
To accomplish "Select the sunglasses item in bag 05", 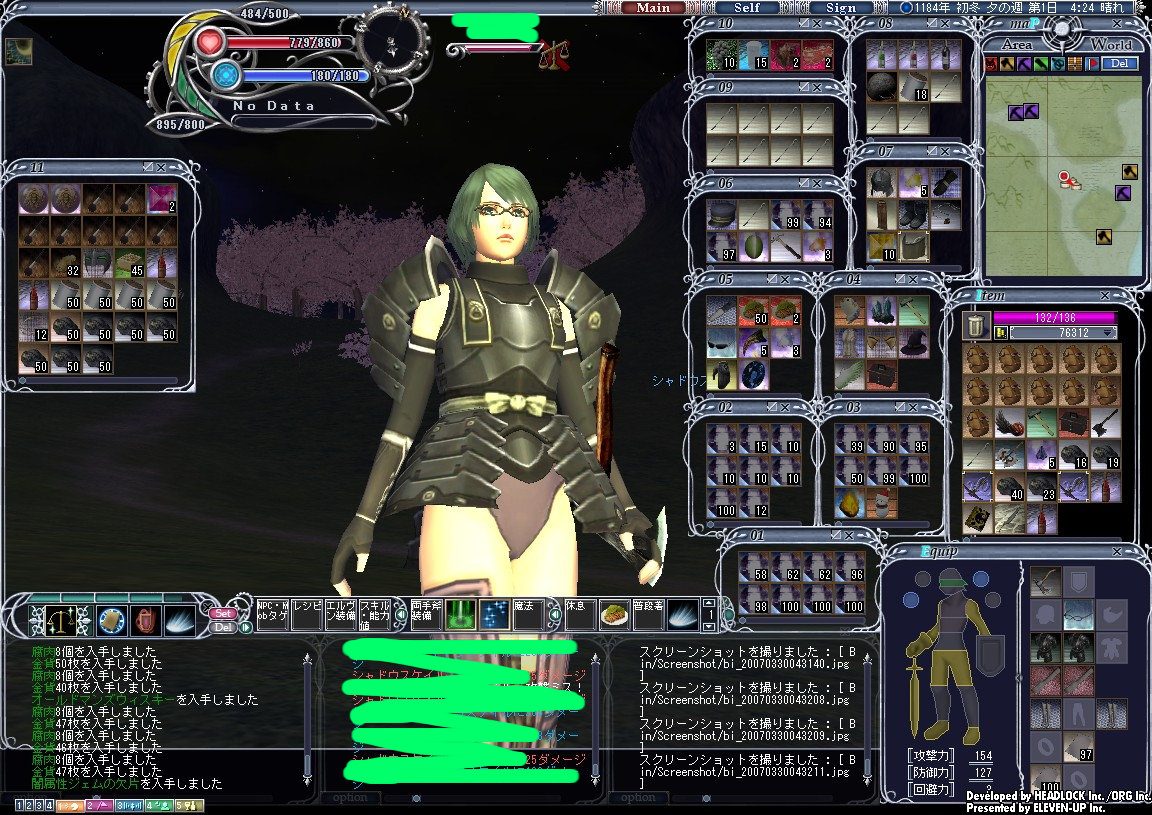I will tap(721, 343).
